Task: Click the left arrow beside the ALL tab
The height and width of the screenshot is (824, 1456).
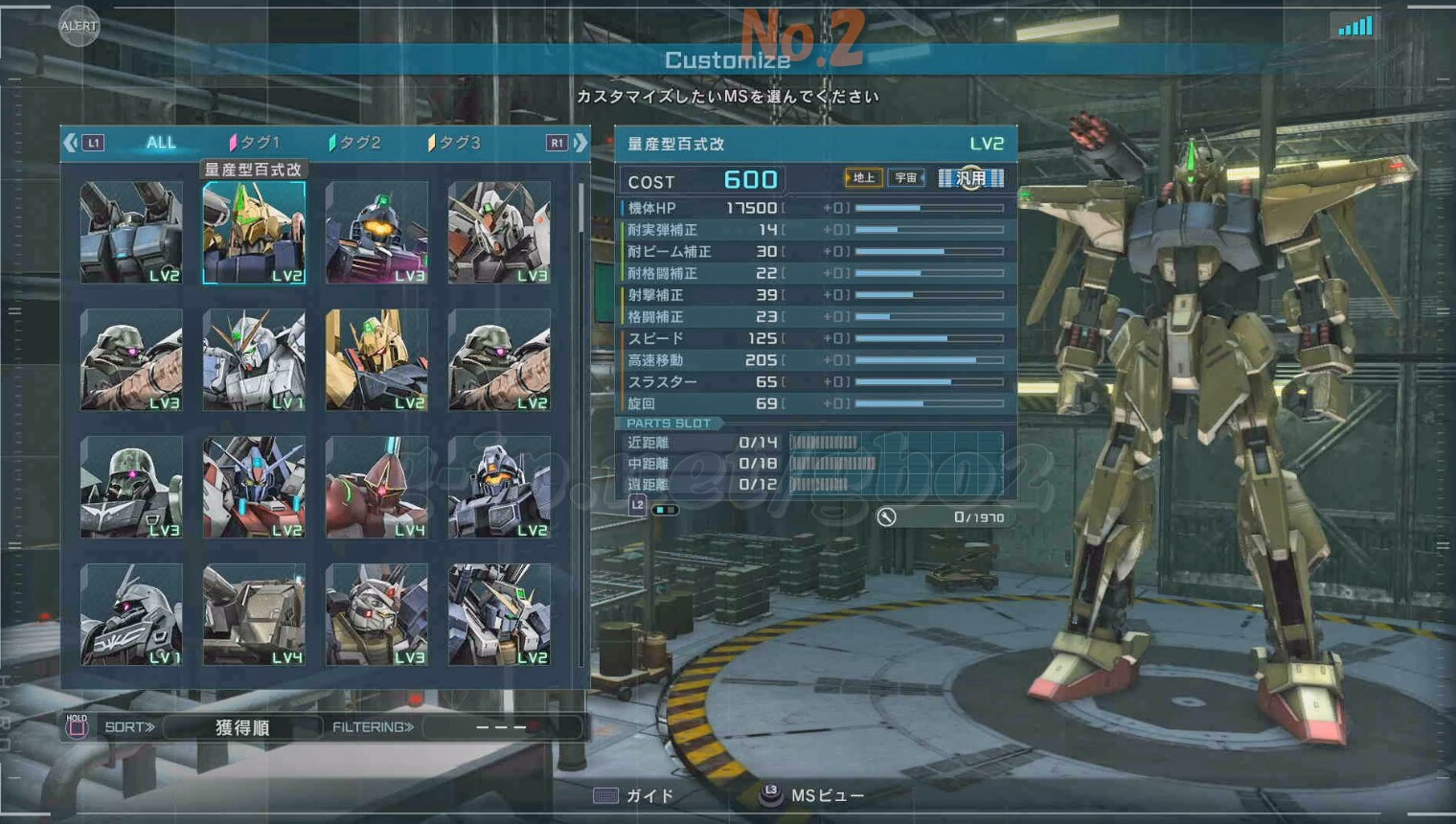Action: (71, 143)
